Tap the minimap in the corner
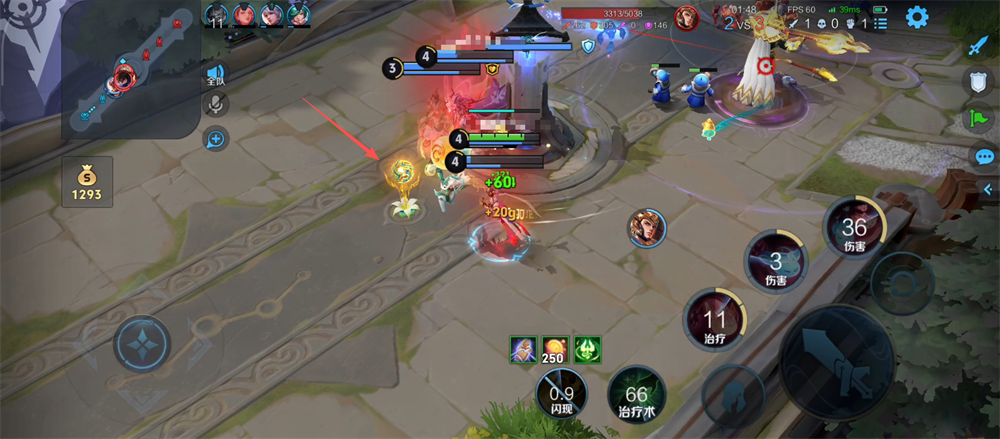 click(x=129, y=69)
